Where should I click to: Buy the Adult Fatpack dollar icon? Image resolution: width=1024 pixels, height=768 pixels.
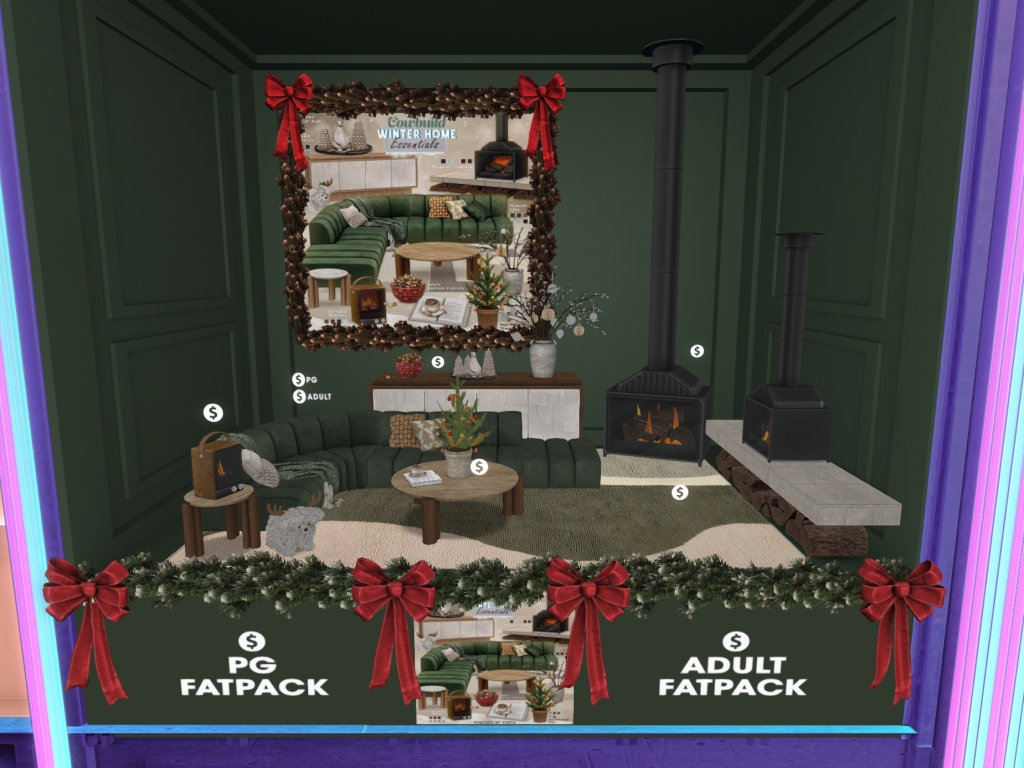[736, 641]
